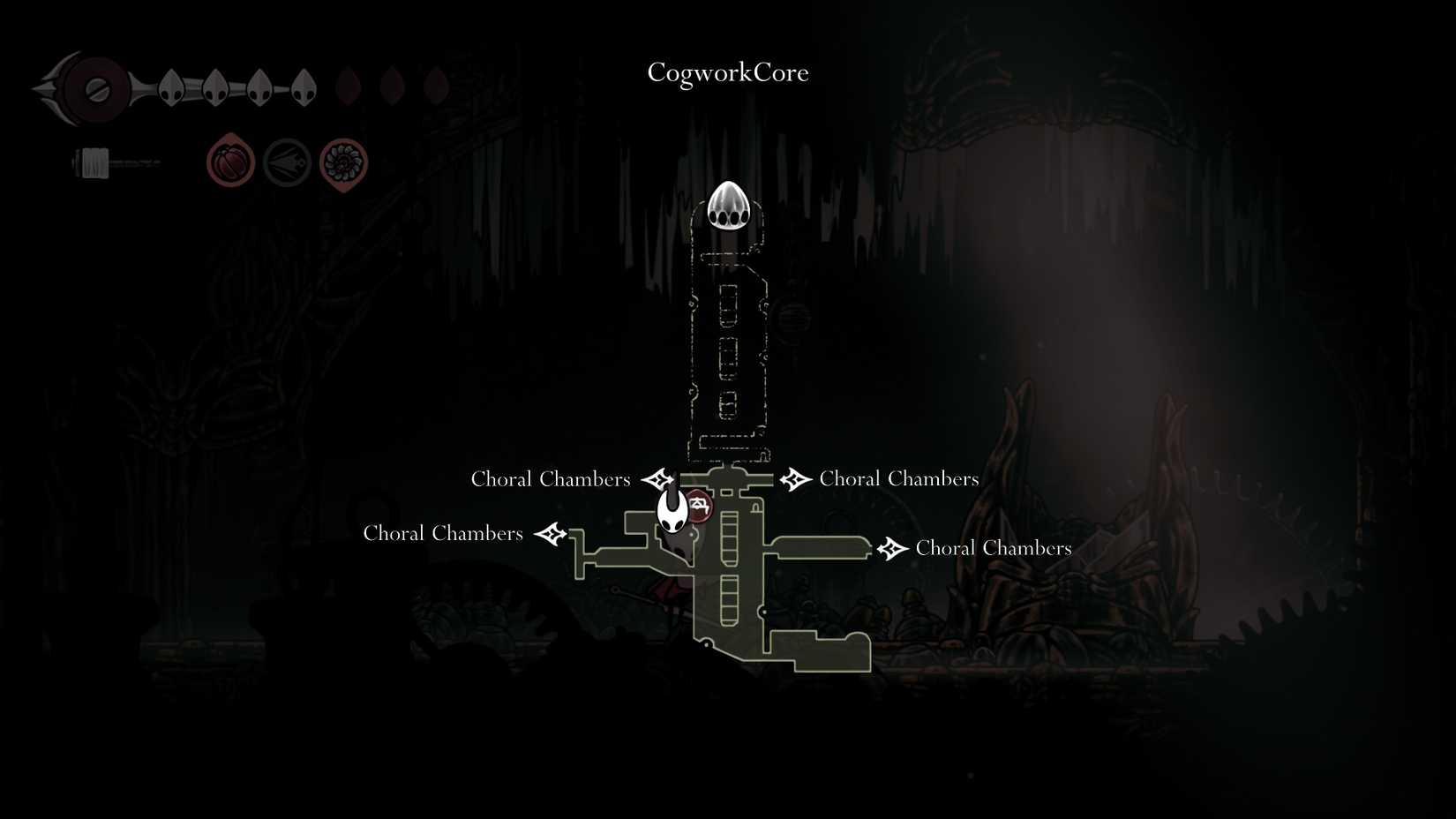The width and height of the screenshot is (1456, 819).
Task: Click the exit arrow near the lower-right Choral Chambers label
Action: coord(892,547)
